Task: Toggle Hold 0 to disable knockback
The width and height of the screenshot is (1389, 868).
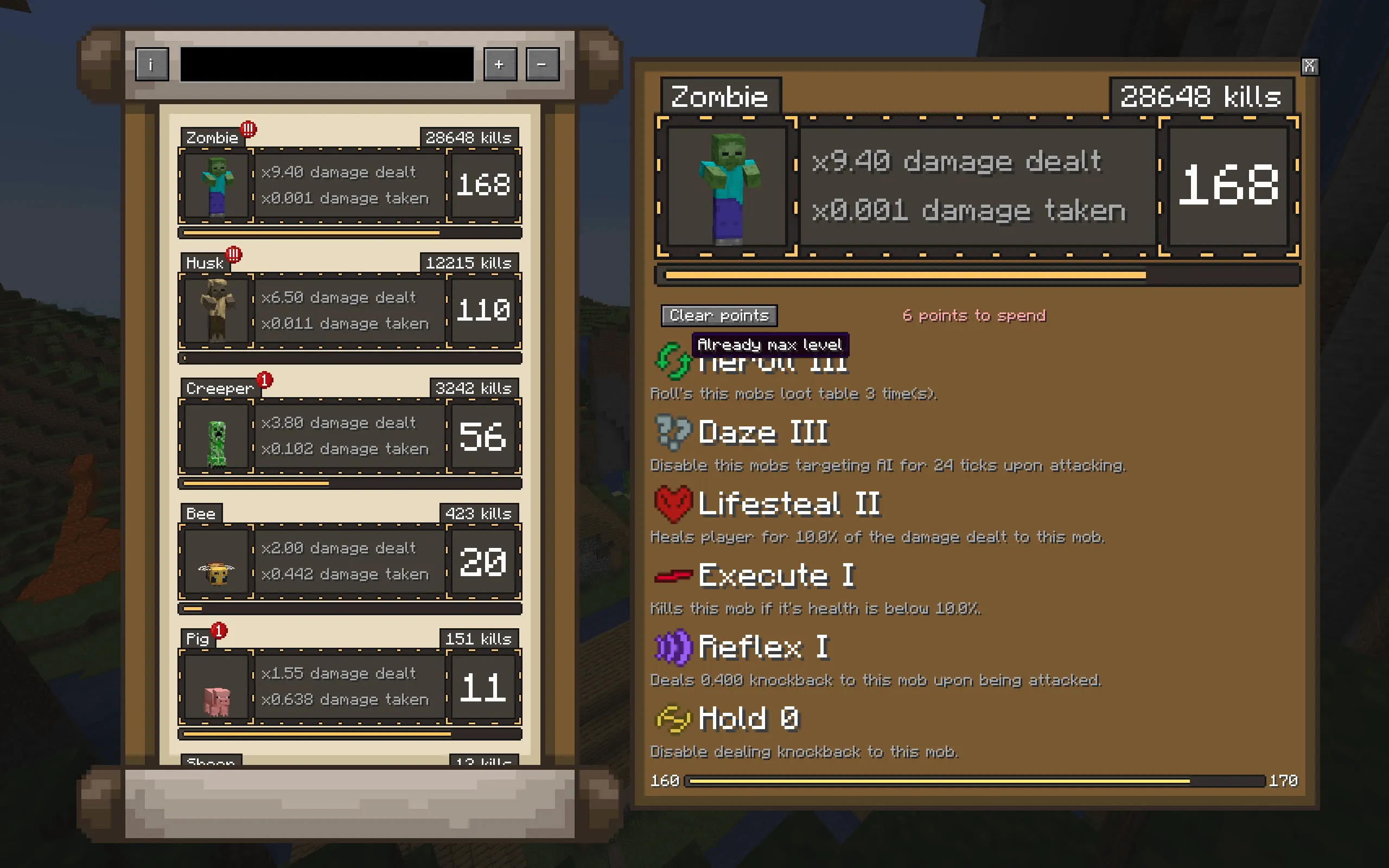Action: click(673, 719)
